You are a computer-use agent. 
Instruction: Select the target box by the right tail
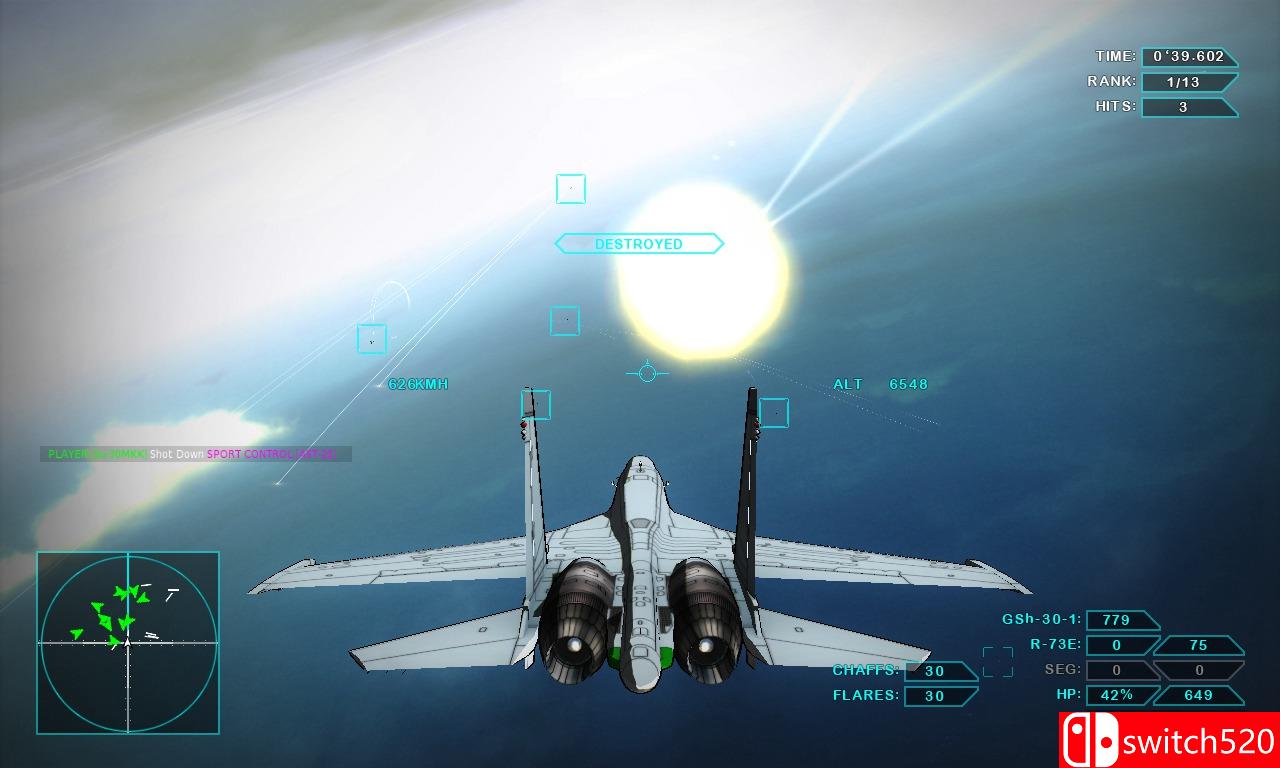pos(776,412)
